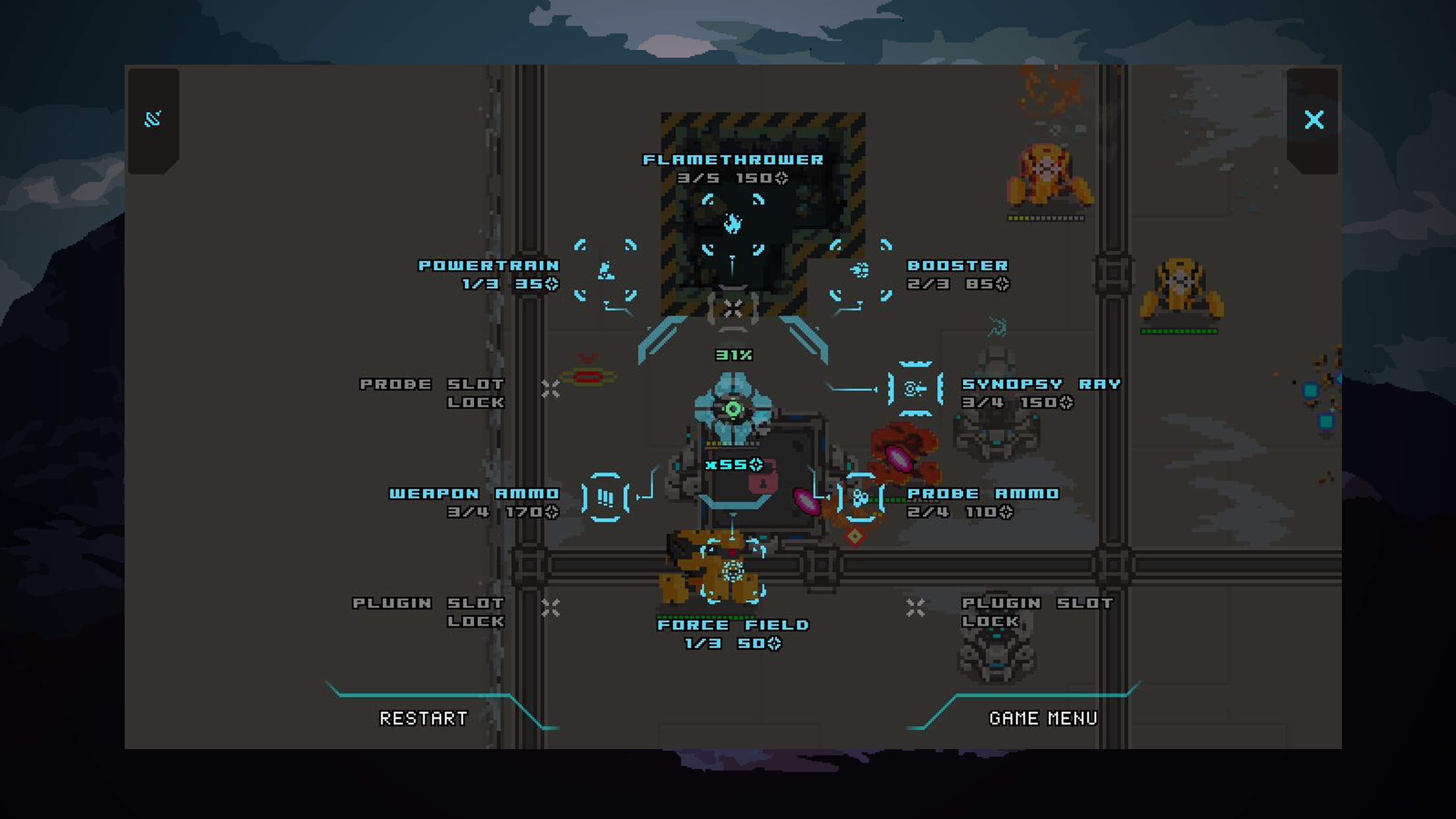This screenshot has height=819, width=1456.
Task: Select the Powertrain upgrade icon
Action: [605, 271]
